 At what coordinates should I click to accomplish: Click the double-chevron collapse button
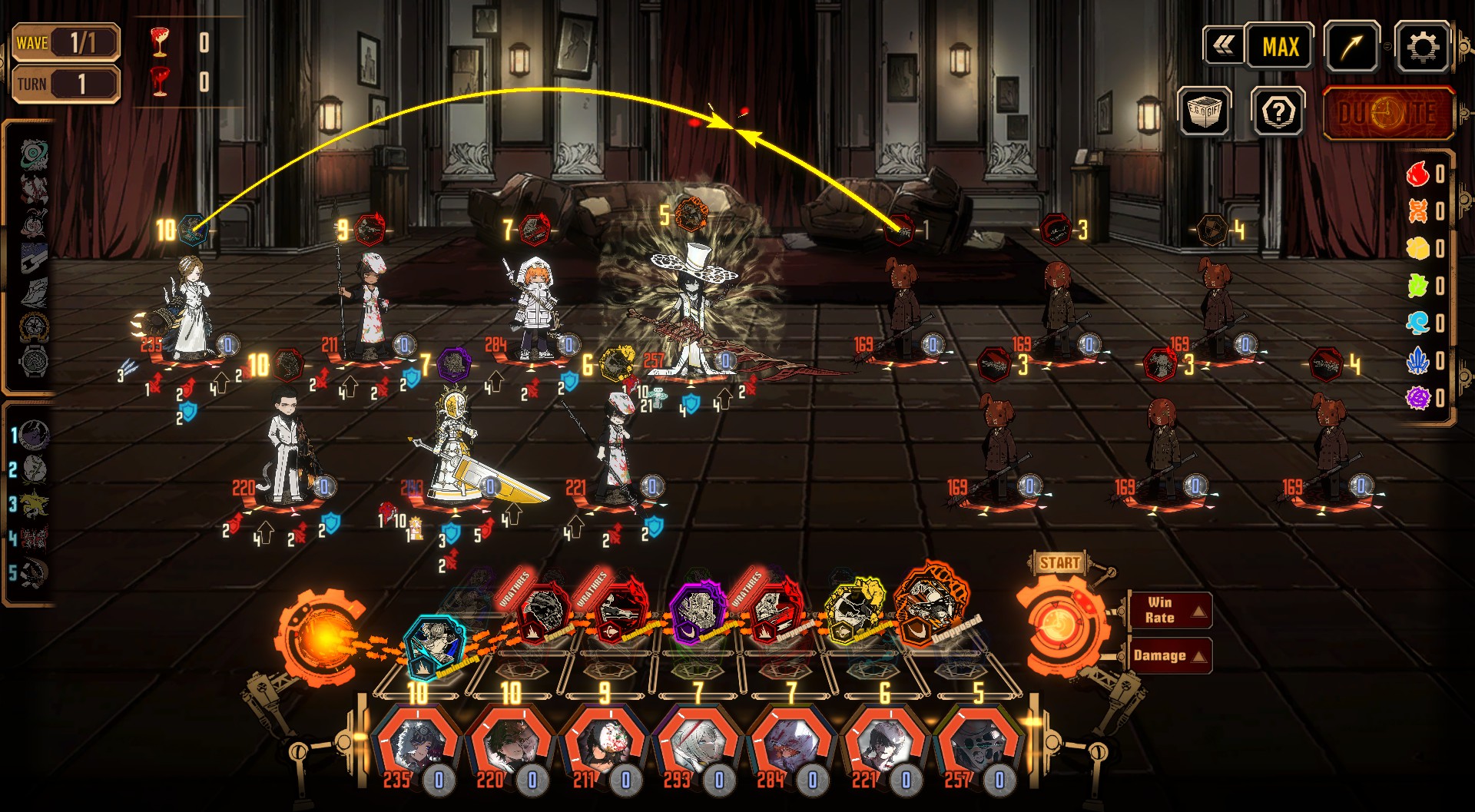(1224, 46)
